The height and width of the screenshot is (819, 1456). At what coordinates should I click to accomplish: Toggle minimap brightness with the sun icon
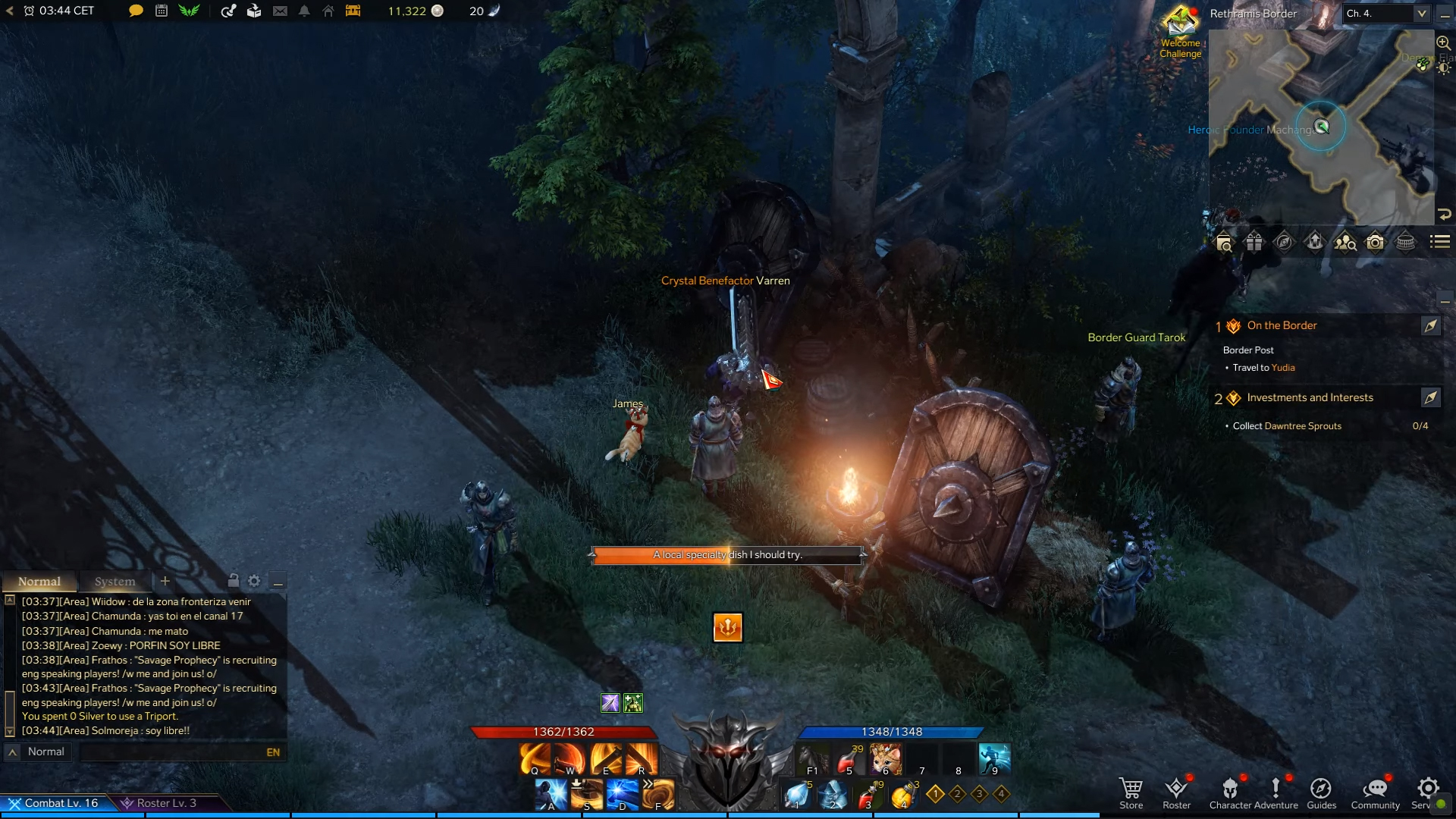[x=1443, y=69]
